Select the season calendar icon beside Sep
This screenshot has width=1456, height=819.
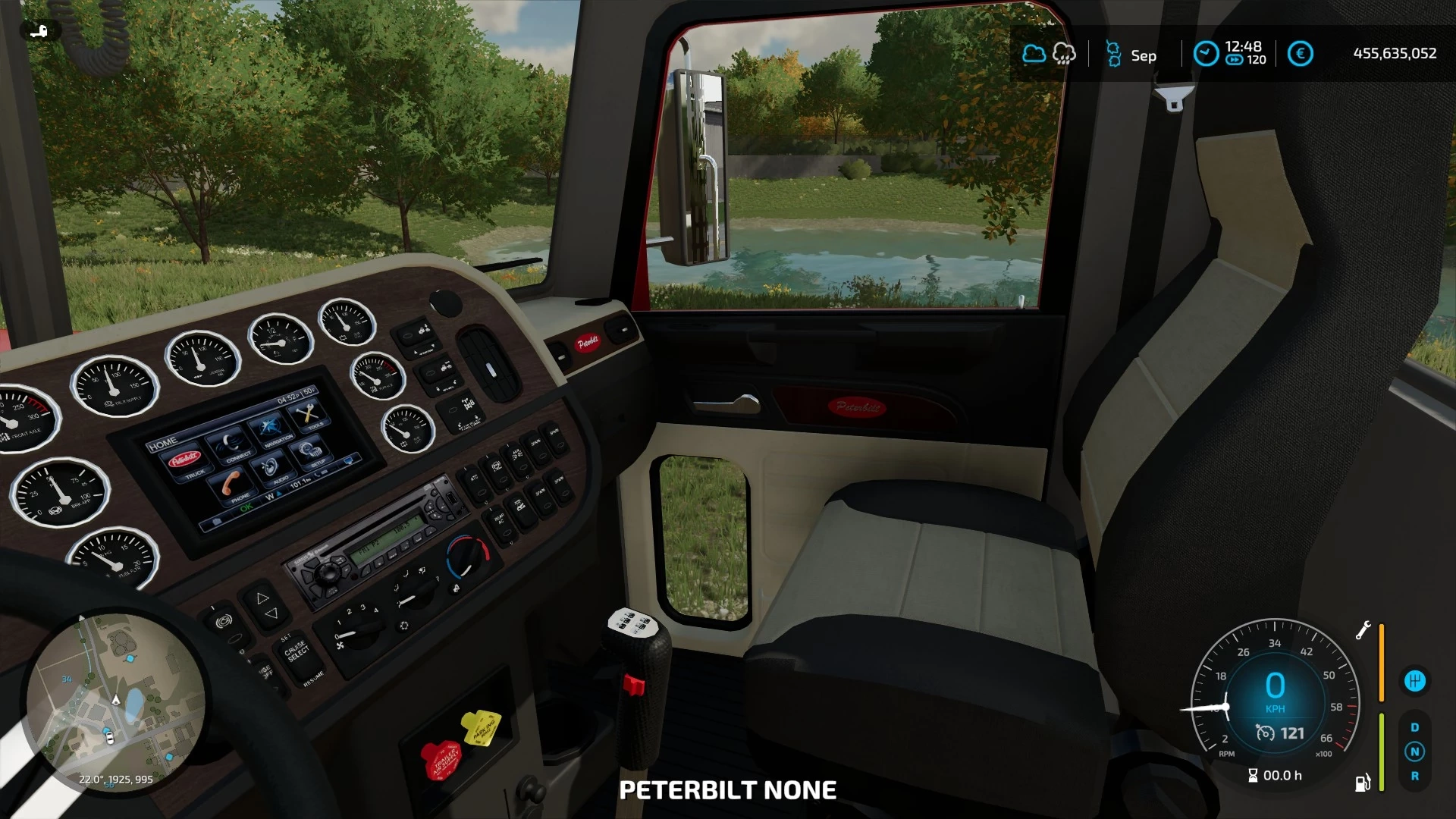[1113, 54]
